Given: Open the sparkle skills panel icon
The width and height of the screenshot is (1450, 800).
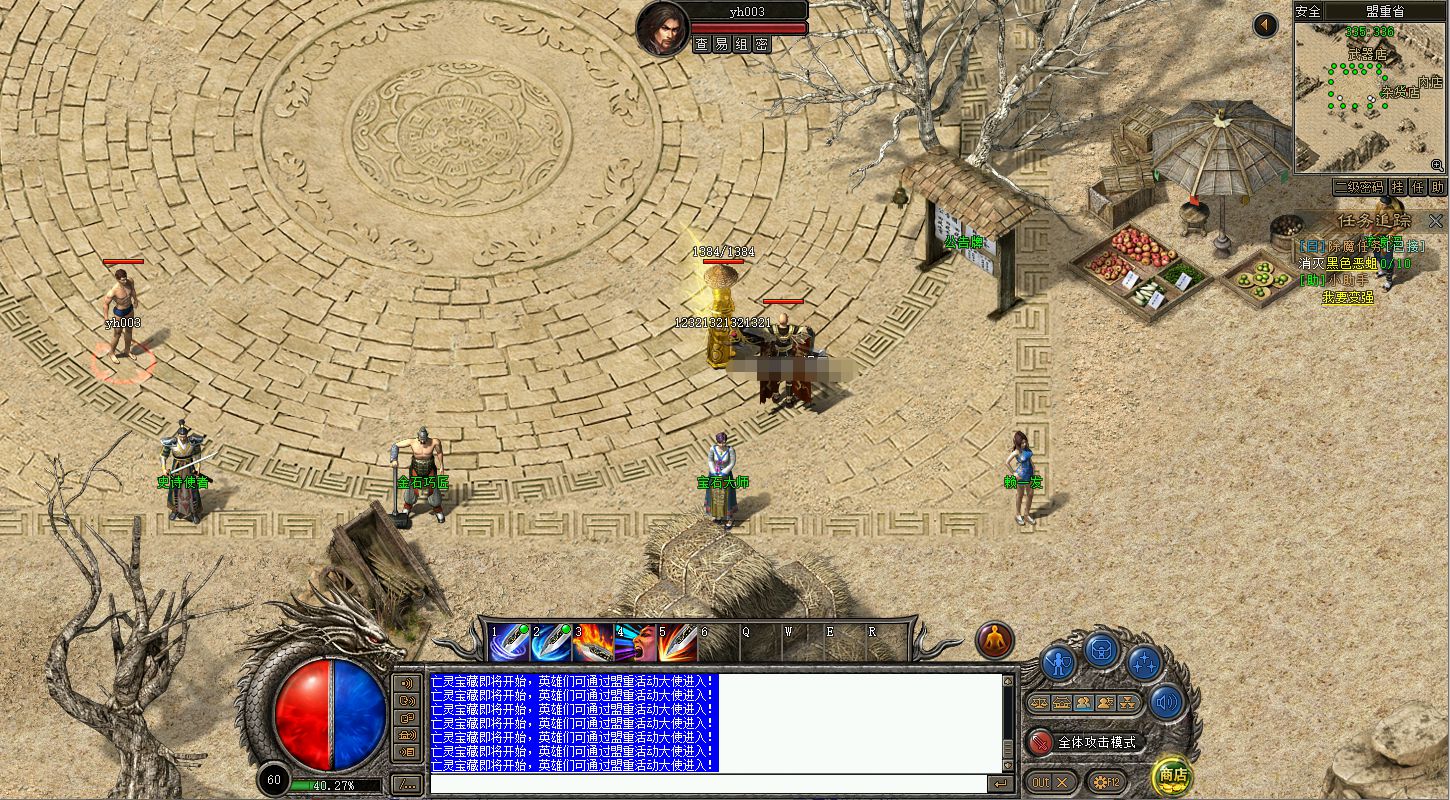Looking at the screenshot, I should pos(1144,662).
